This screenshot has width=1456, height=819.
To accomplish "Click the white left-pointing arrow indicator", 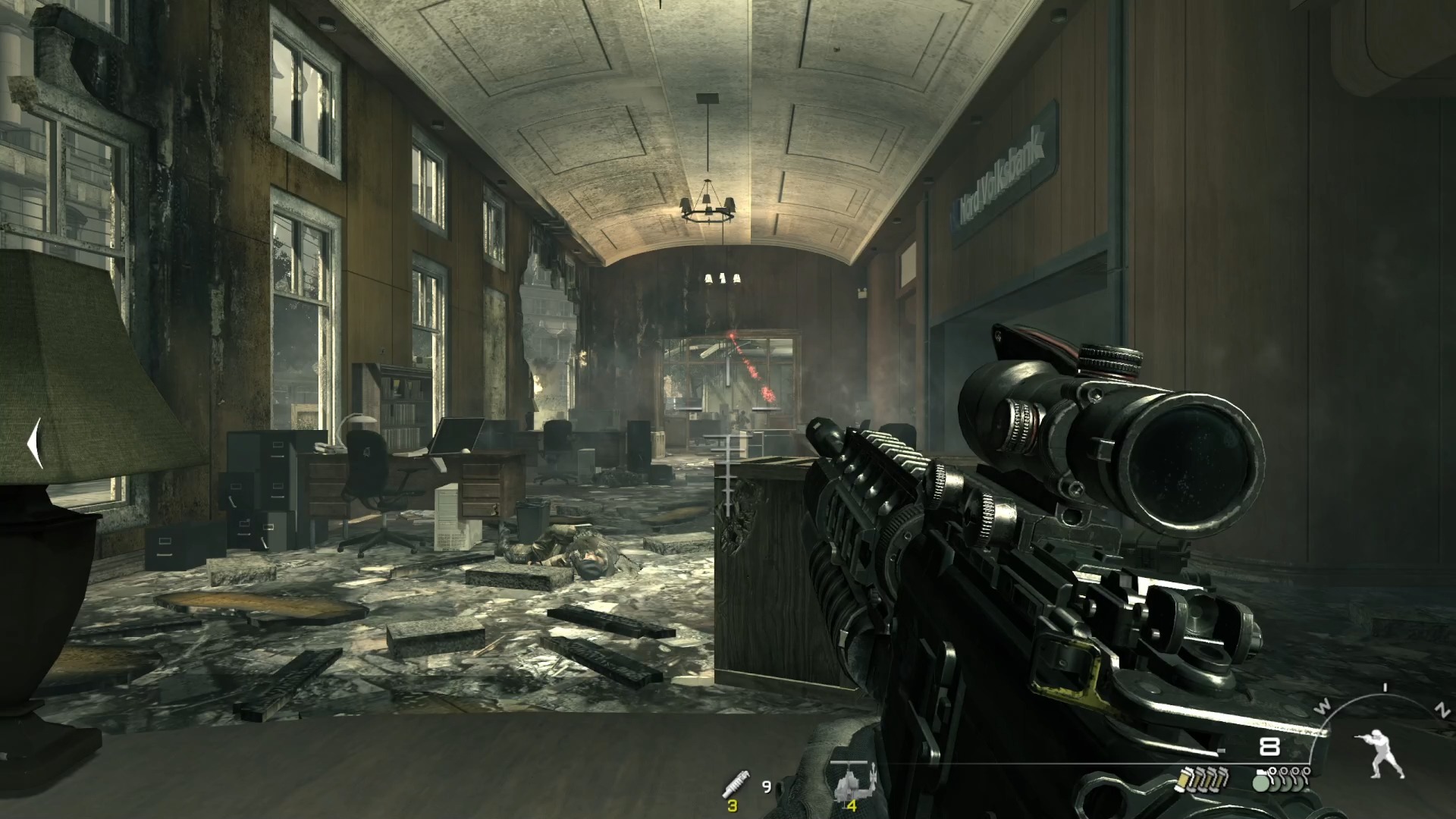I will click(33, 444).
